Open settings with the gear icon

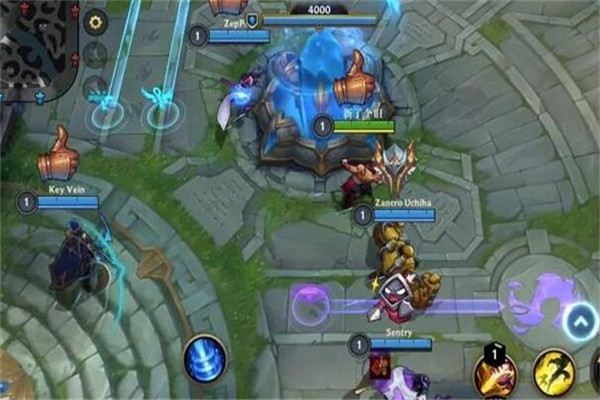pos(95,22)
